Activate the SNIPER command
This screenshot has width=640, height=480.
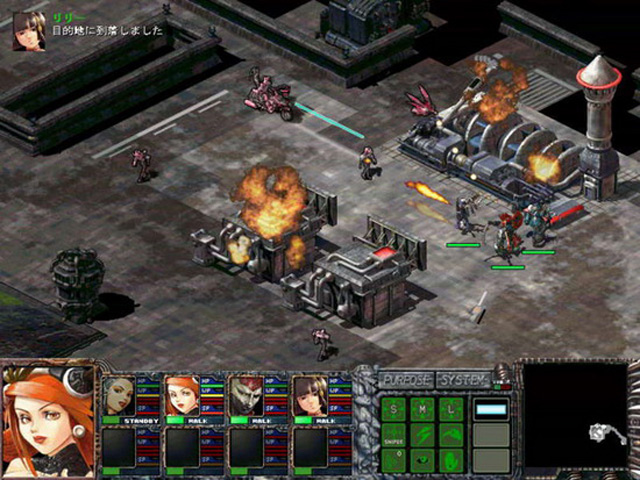point(395,434)
